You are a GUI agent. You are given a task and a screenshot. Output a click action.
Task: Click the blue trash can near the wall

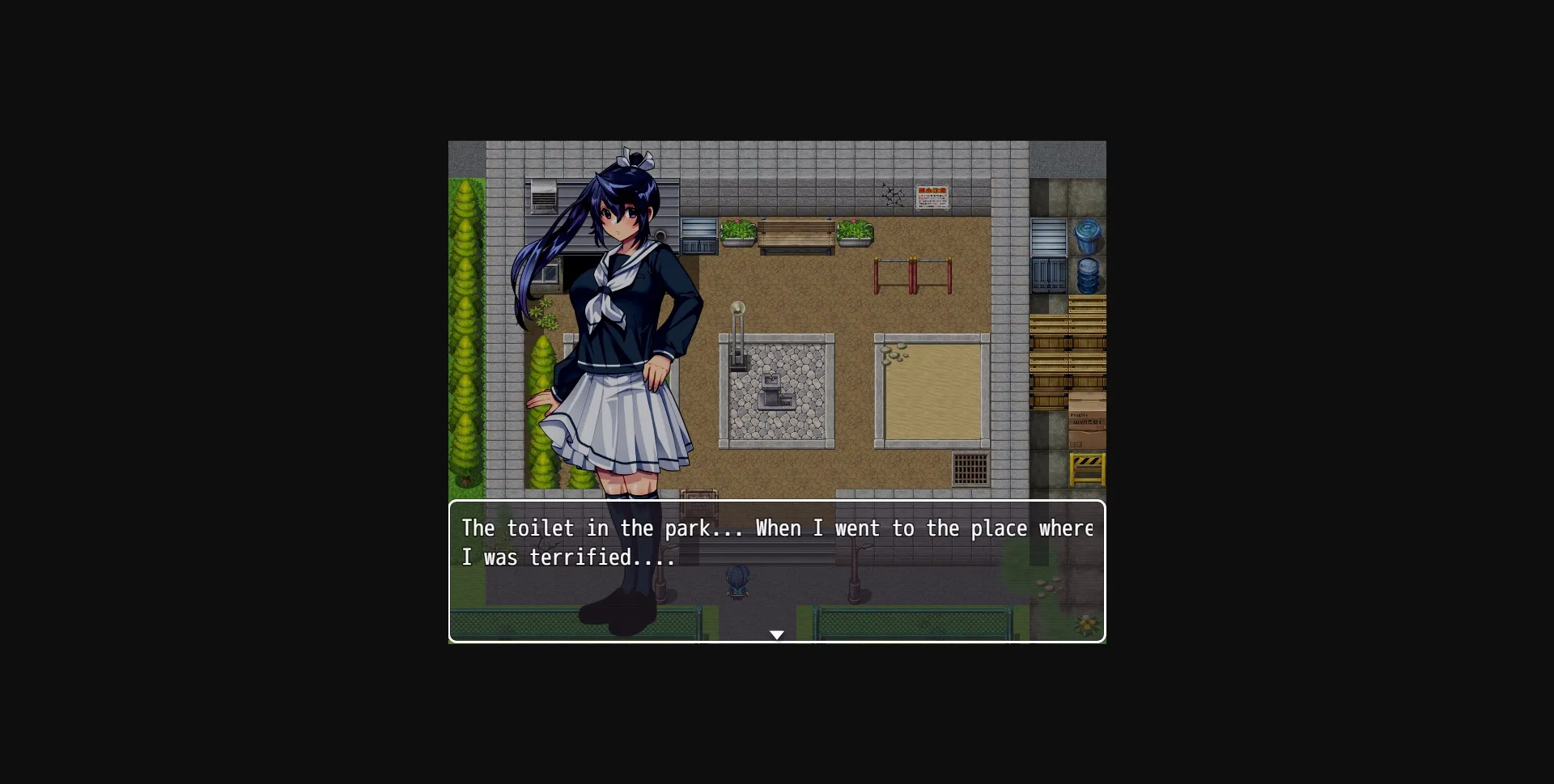(x=1088, y=234)
